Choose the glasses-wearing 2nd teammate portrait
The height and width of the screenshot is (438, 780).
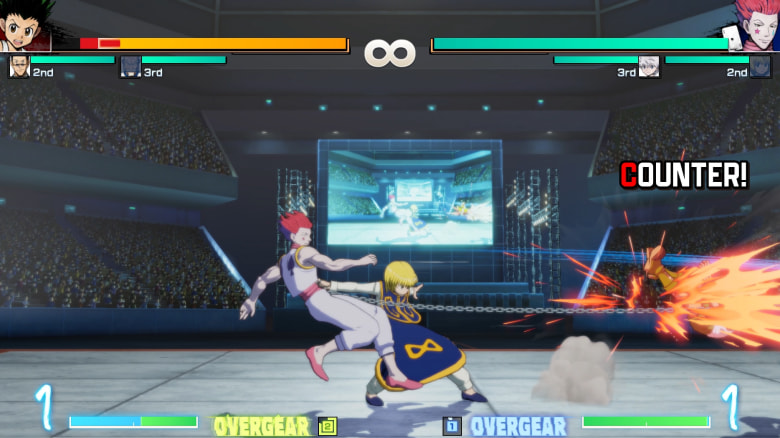19,67
